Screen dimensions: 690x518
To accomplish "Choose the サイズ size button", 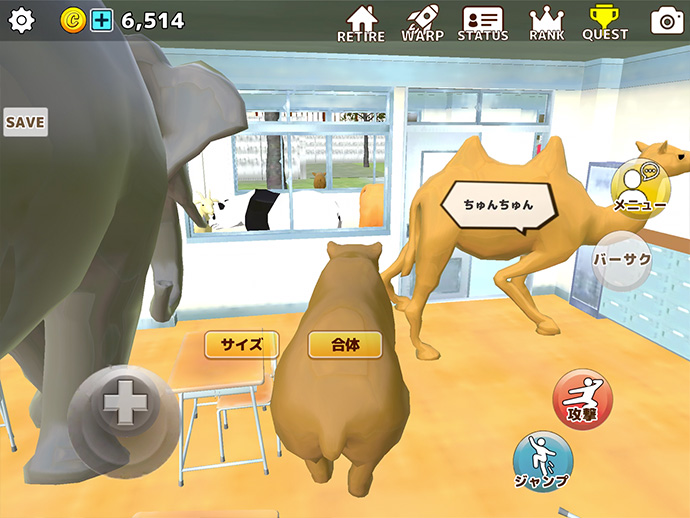I will tap(241, 345).
